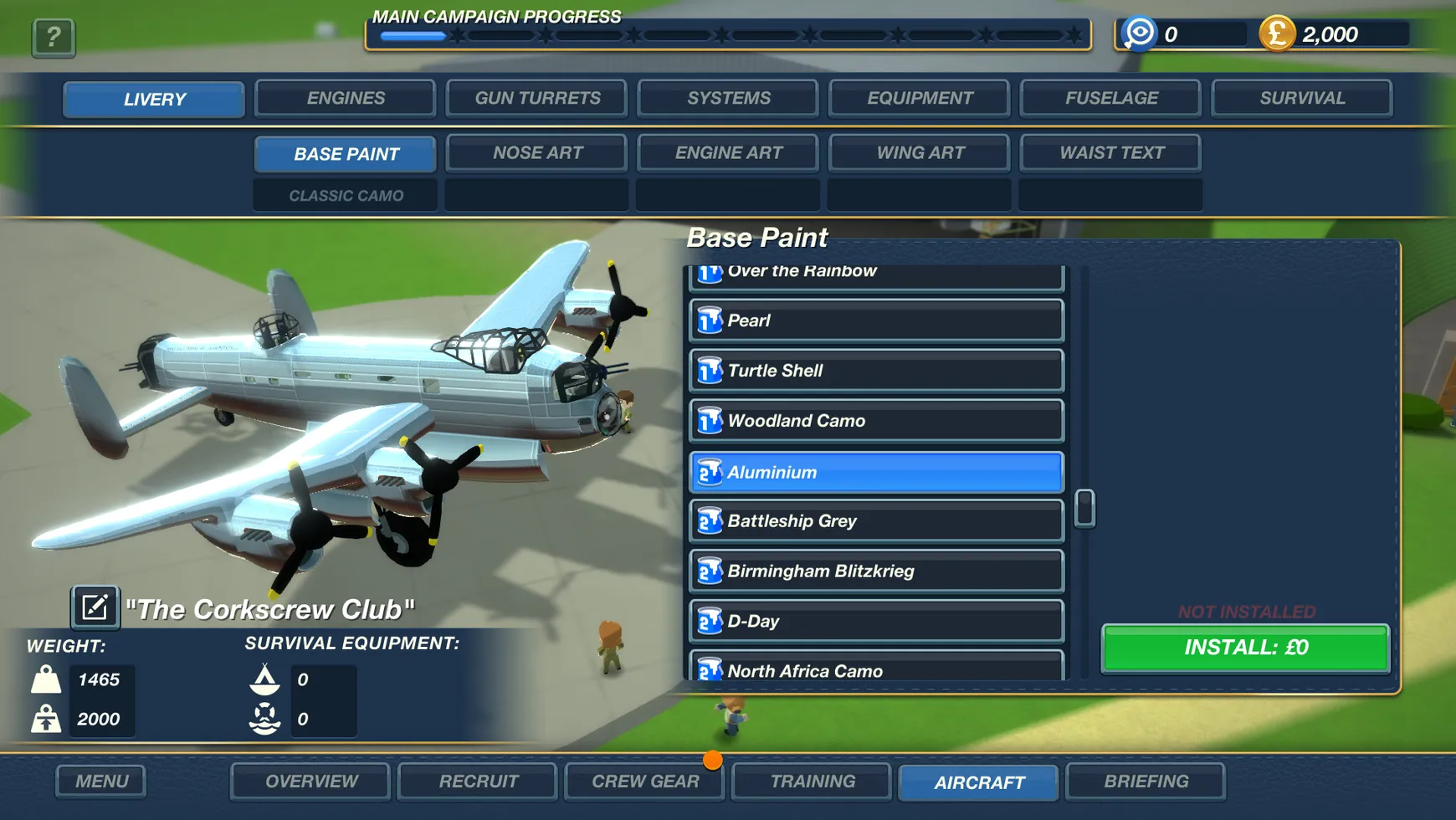Click the weight kettlebell icon
1456x820 pixels.
pyautogui.click(x=46, y=679)
